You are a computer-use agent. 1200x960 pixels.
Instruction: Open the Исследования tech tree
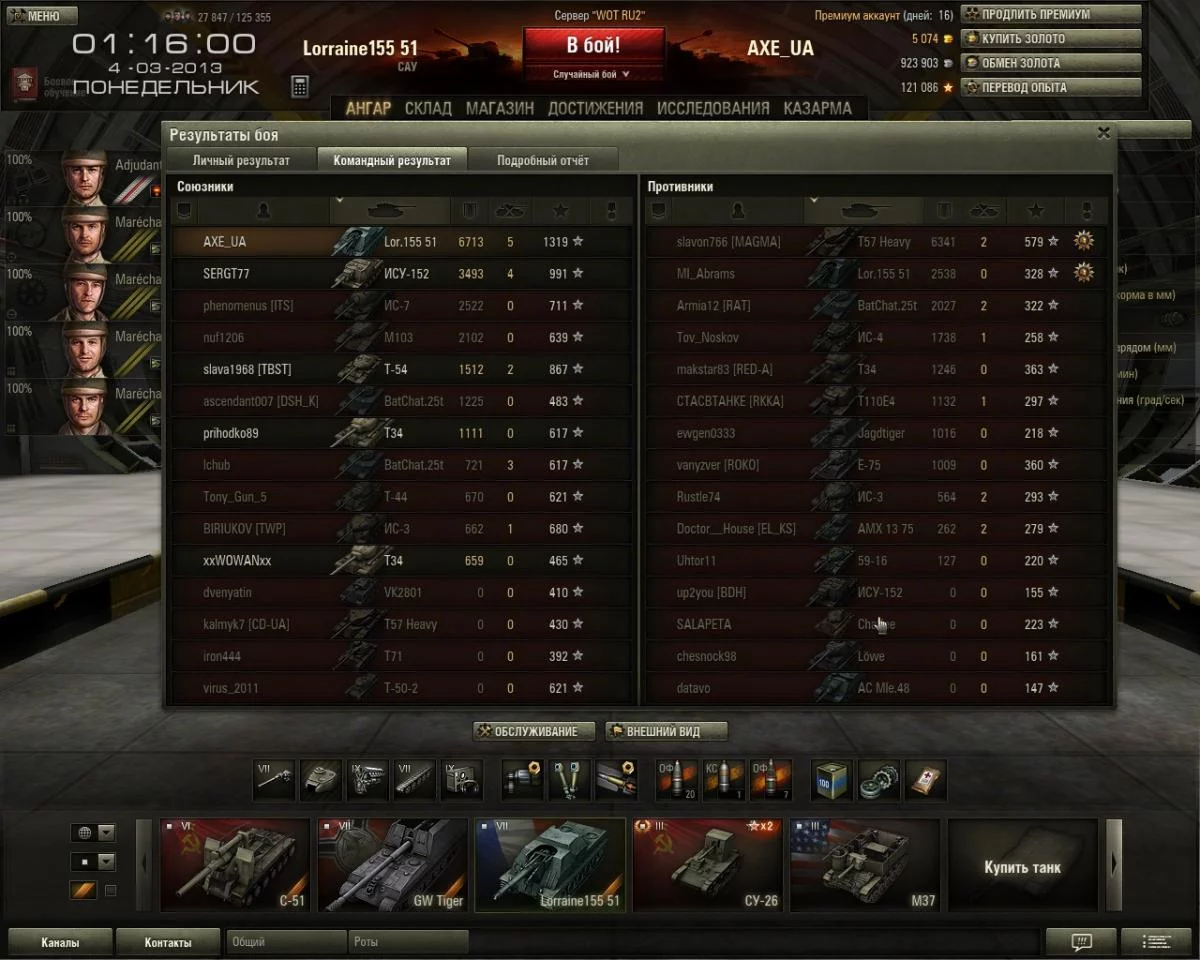tap(713, 108)
